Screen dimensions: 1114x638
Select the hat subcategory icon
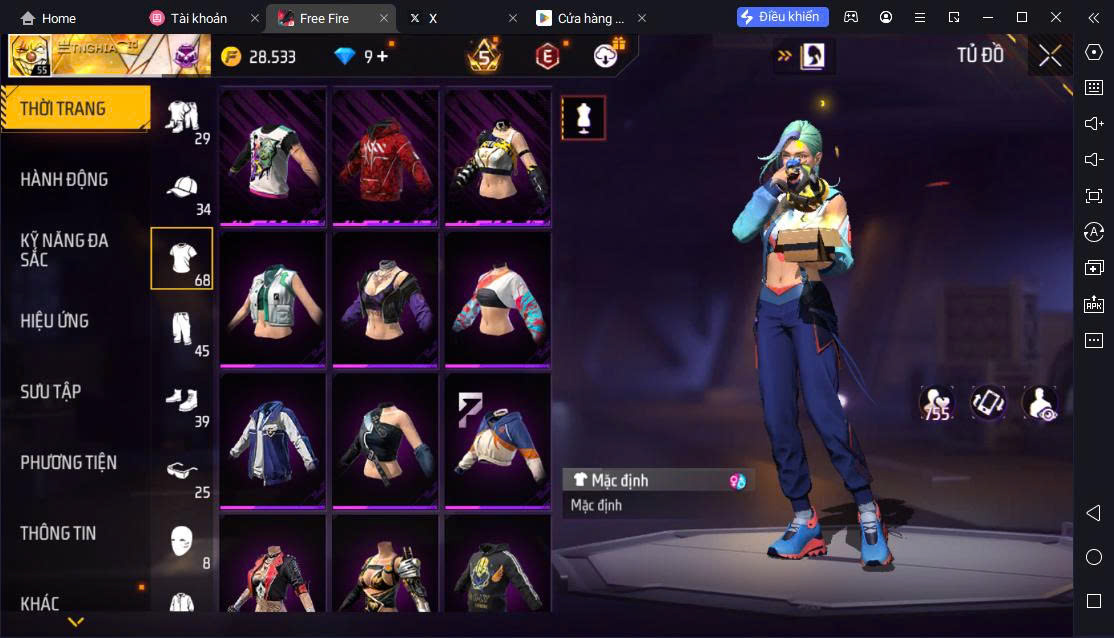click(x=181, y=188)
